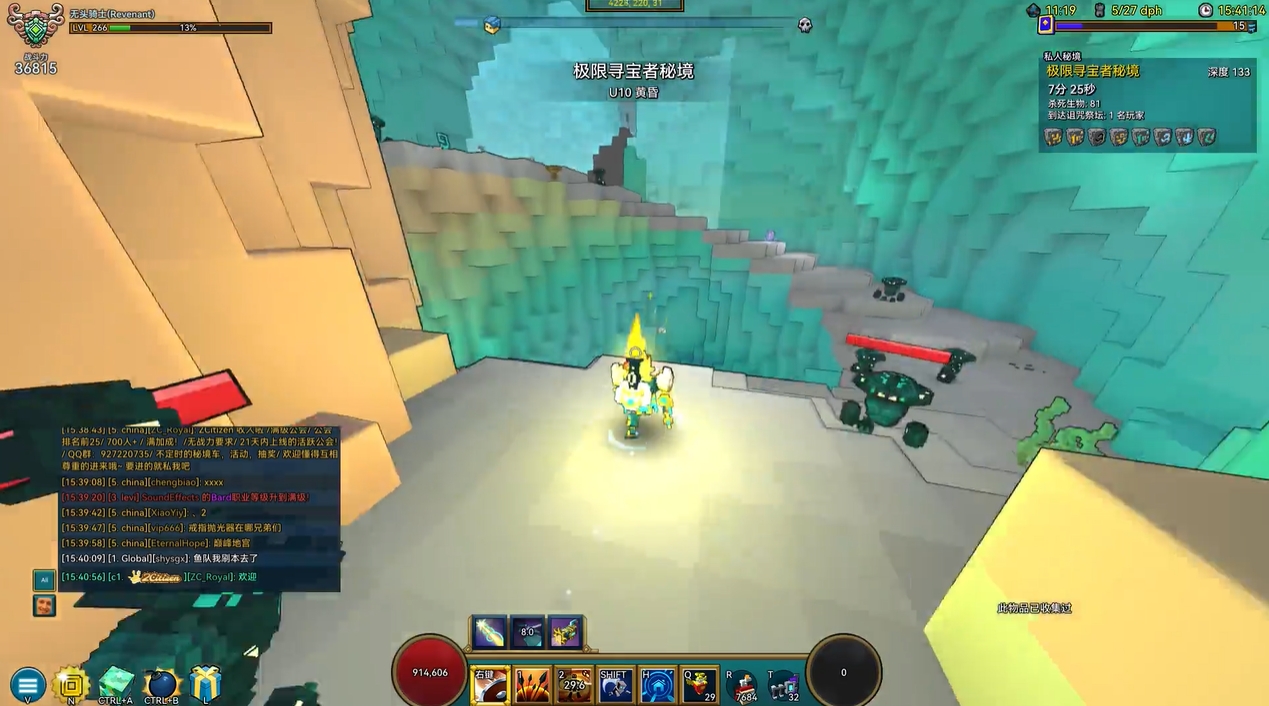
Task: Open the green cube icon
Action: click(x=116, y=684)
